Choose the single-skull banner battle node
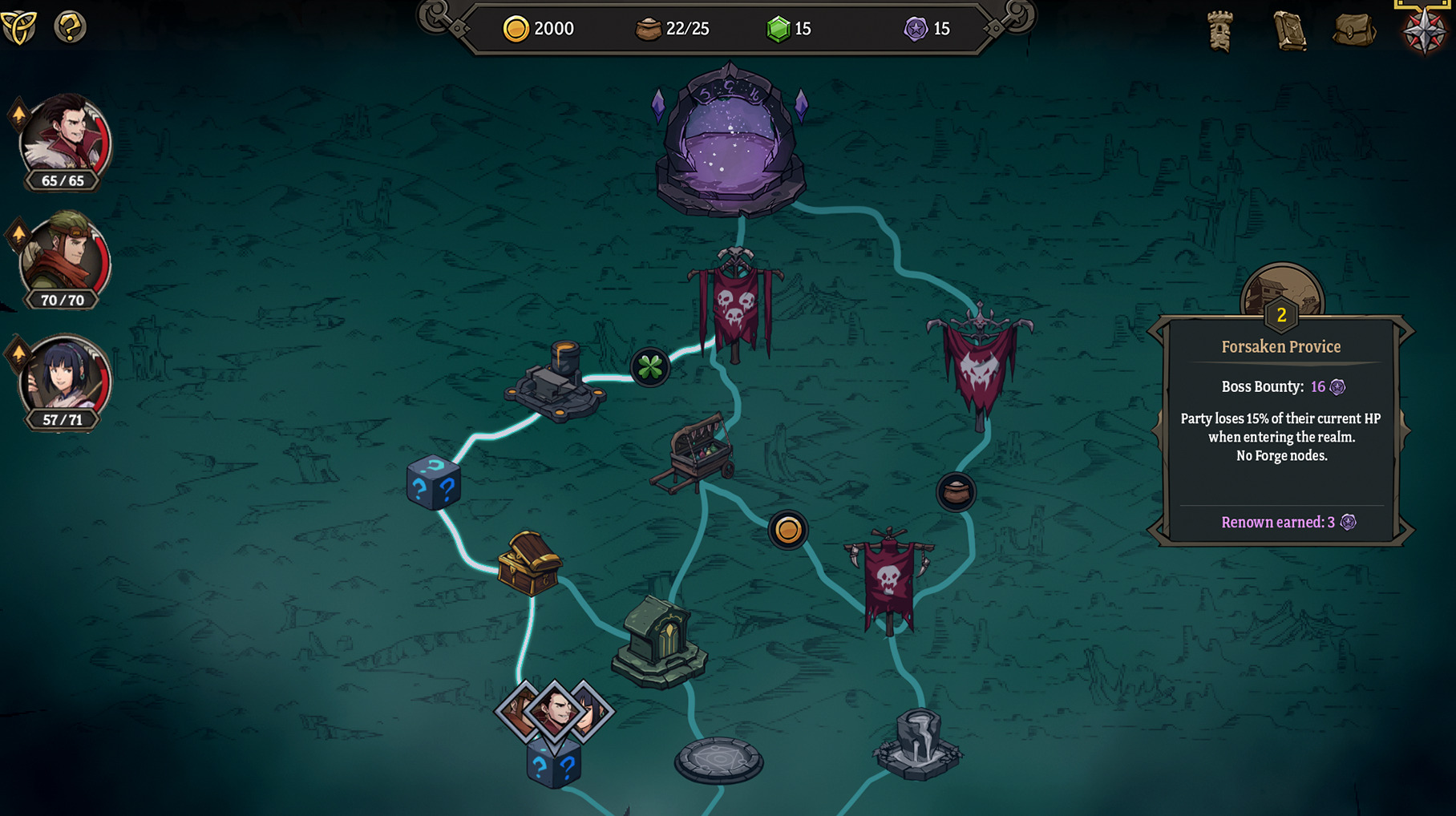The image size is (1456, 816). [x=889, y=579]
